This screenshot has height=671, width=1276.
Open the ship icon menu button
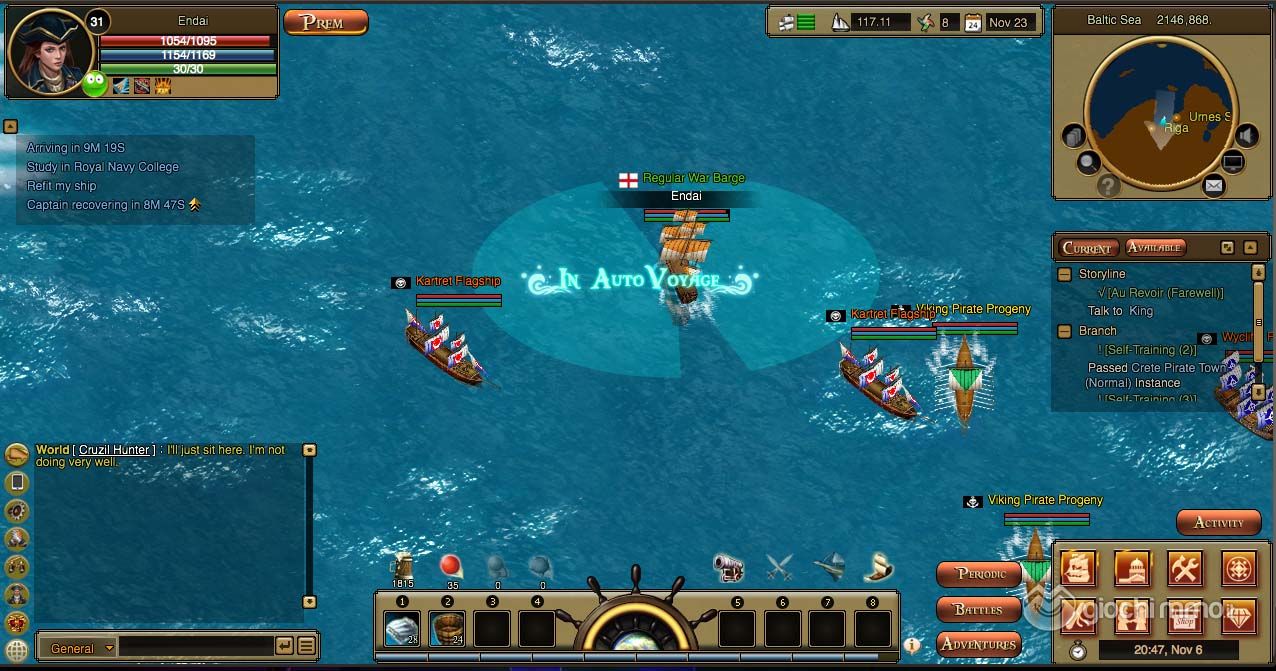(x=1078, y=569)
